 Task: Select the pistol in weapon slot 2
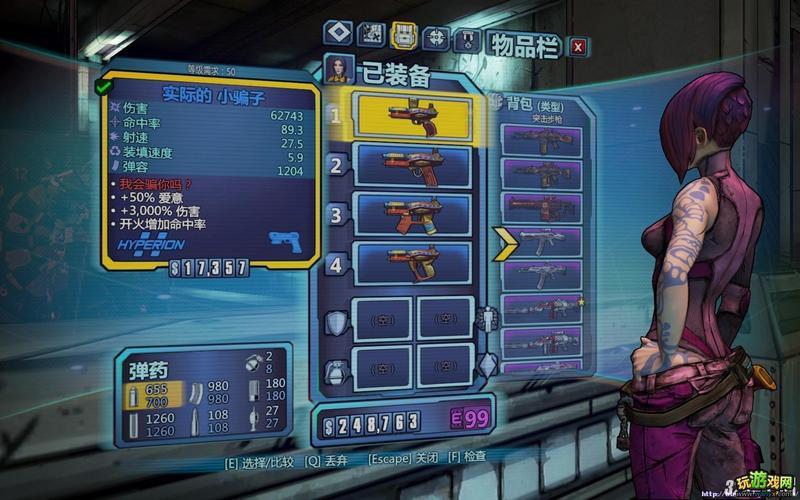pos(414,166)
